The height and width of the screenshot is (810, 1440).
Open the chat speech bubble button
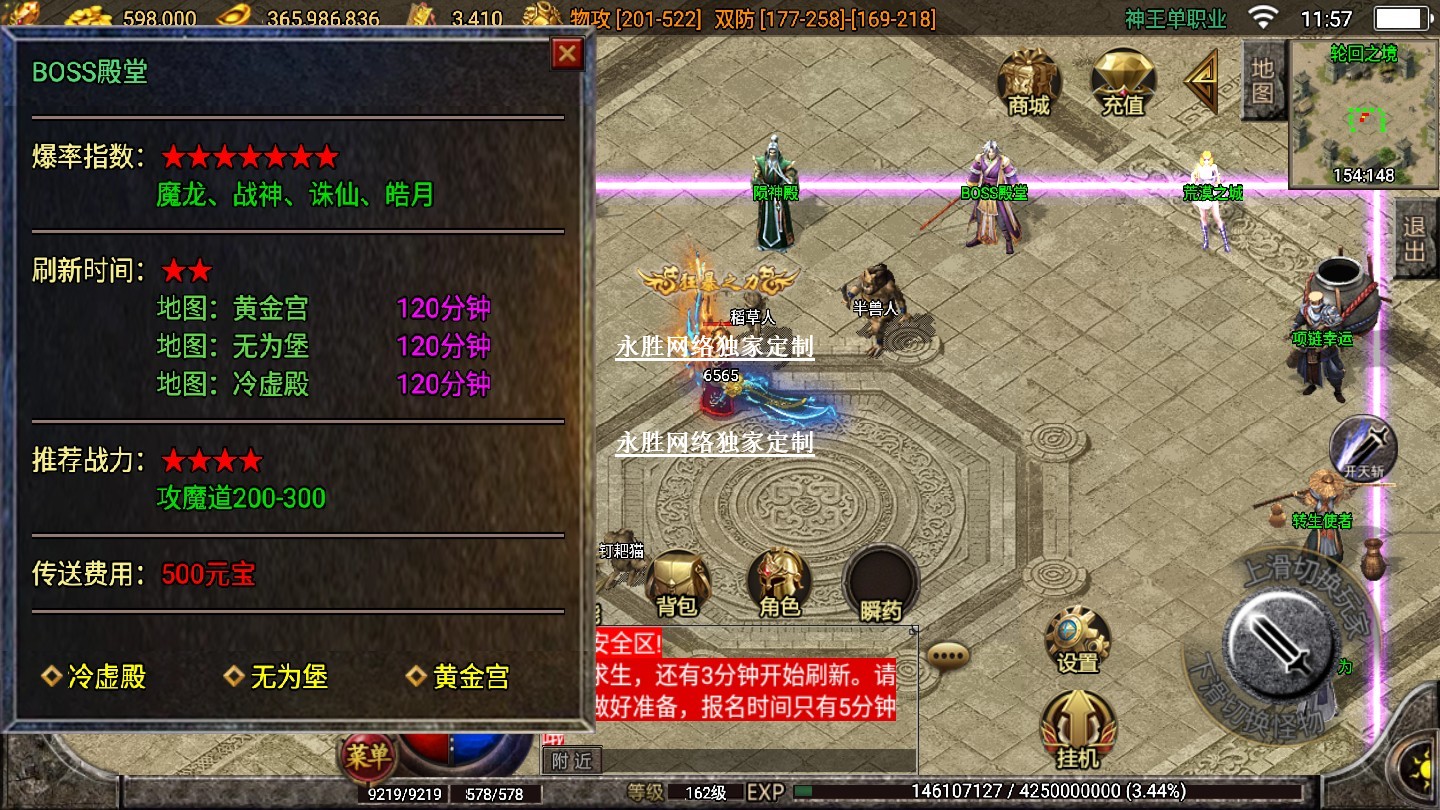[x=948, y=655]
